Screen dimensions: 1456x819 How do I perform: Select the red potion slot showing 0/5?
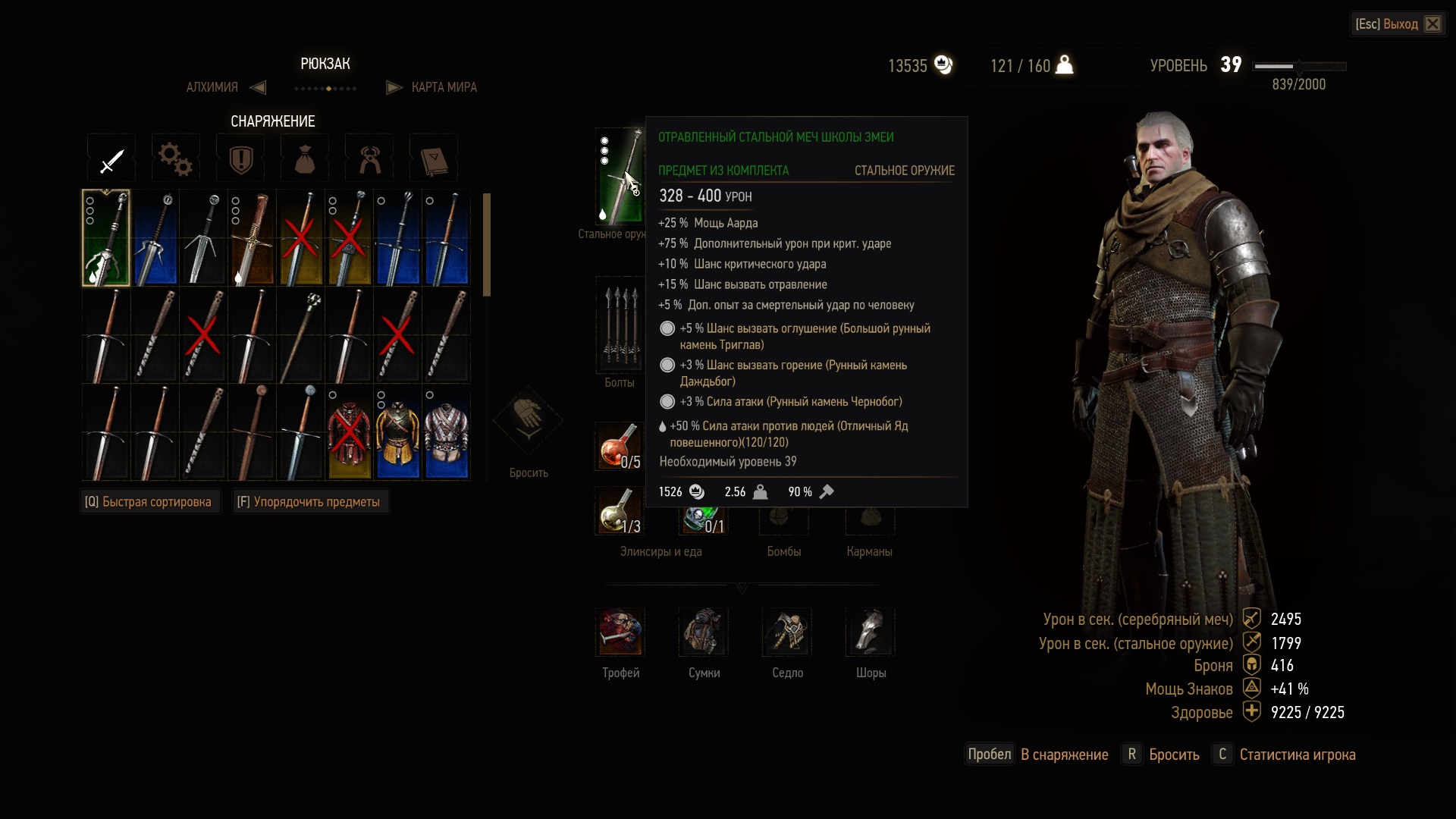[619, 447]
